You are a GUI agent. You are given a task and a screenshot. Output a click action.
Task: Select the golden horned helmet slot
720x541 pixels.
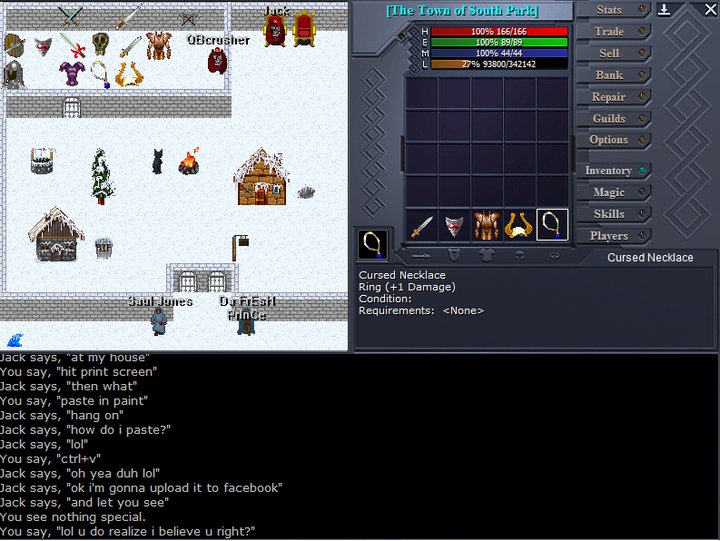click(519, 225)
